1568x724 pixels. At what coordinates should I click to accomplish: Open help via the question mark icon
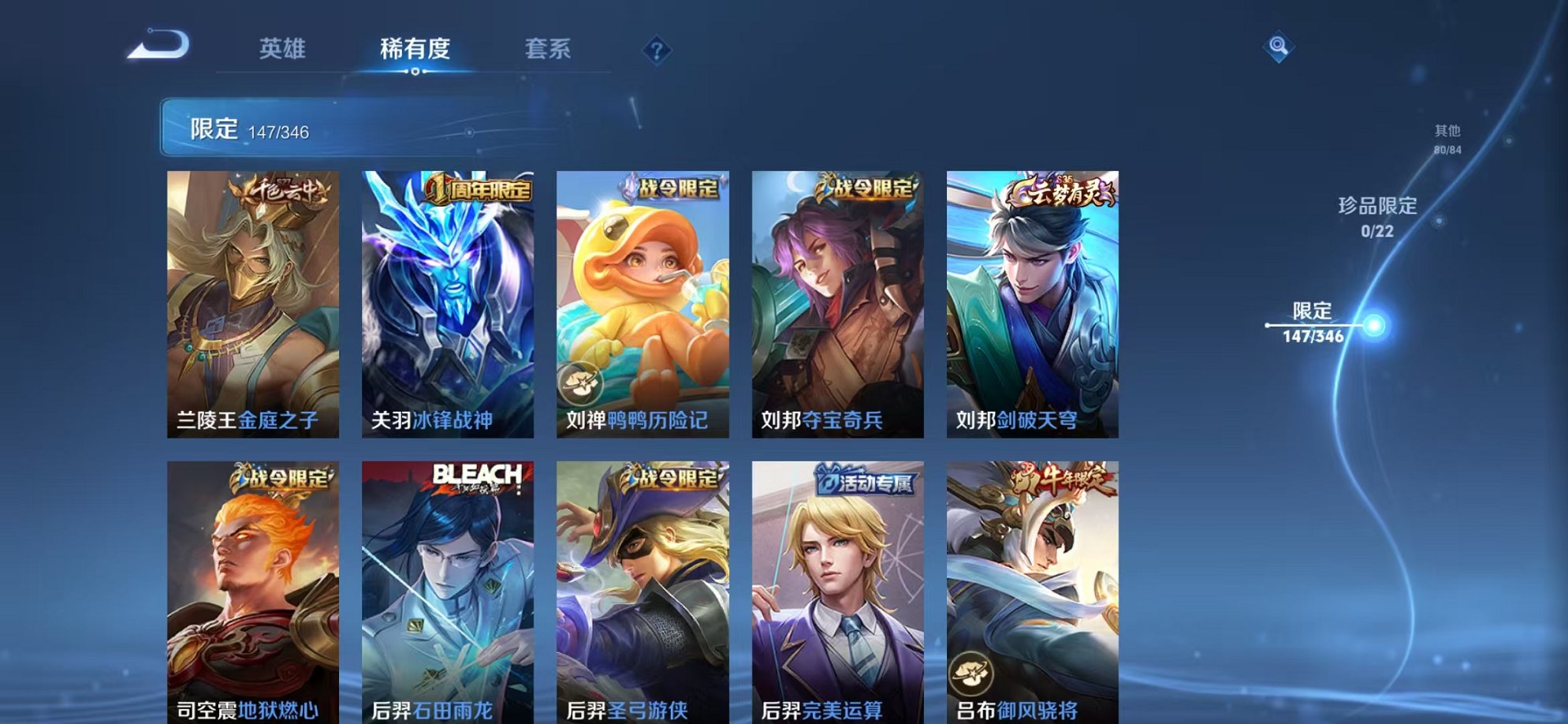(657, 49)
